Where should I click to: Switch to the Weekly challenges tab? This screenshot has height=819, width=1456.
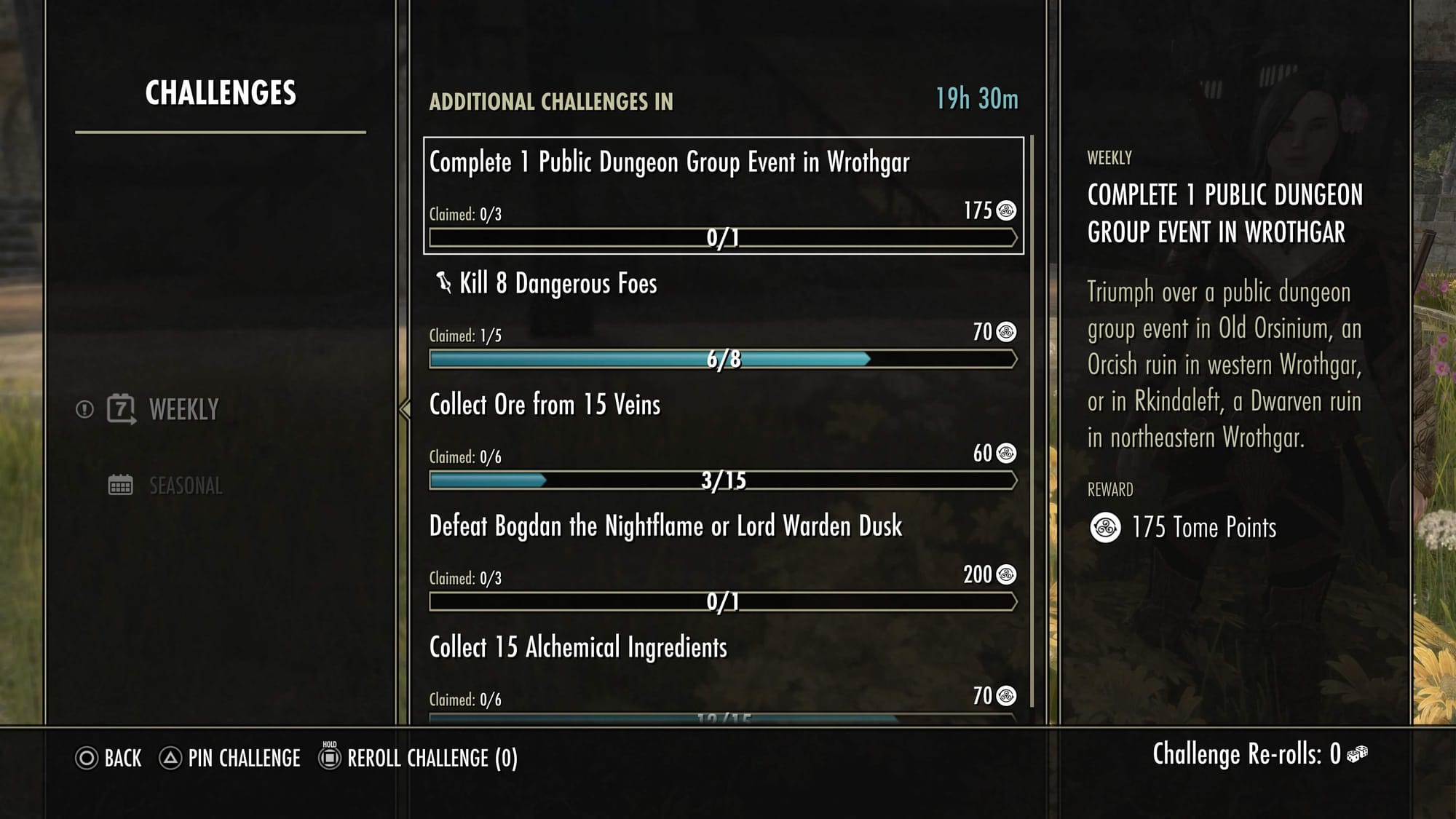(183, 410)
